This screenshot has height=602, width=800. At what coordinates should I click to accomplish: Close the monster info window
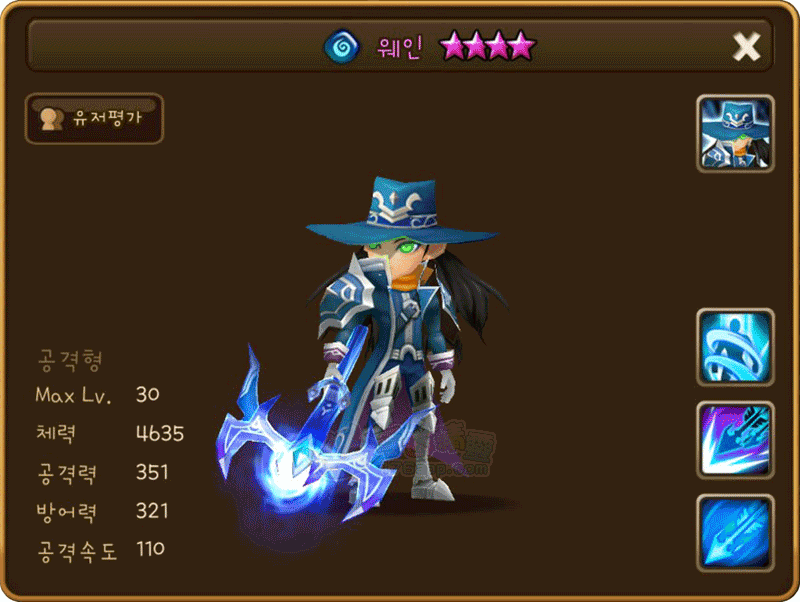pos(746,46)
